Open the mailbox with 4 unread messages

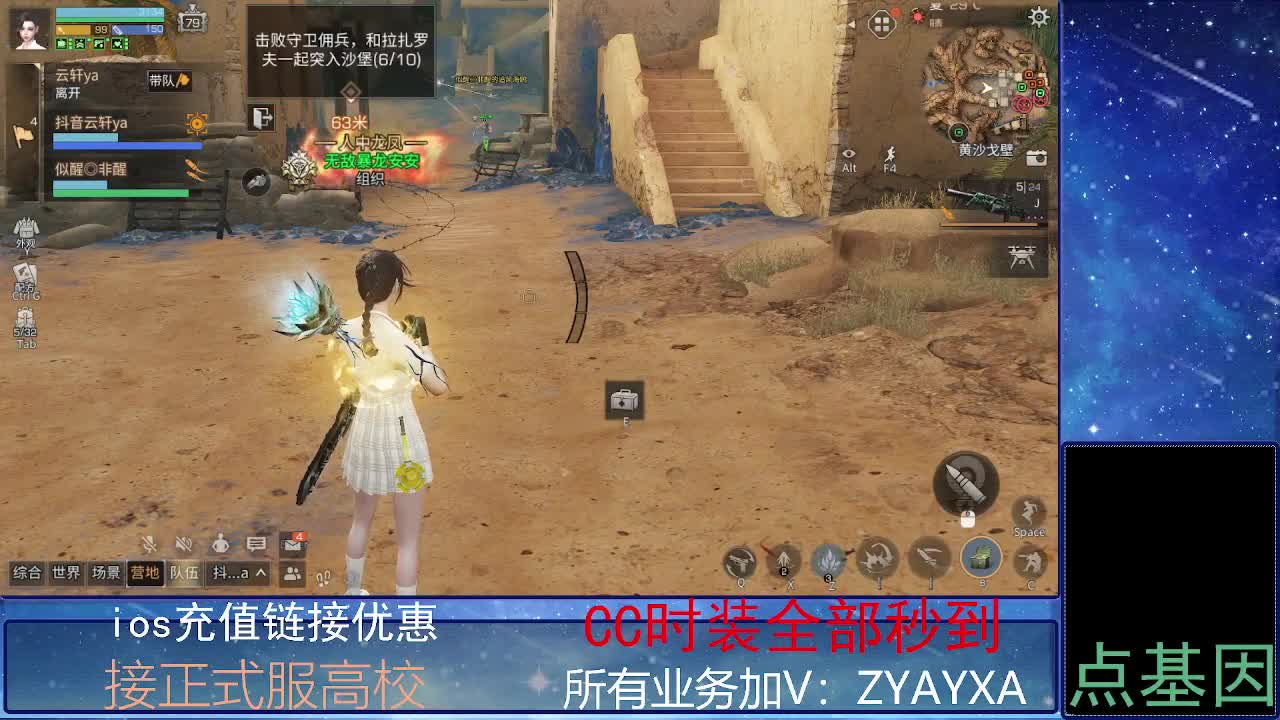pyautogui.click(x=290, y=544)
